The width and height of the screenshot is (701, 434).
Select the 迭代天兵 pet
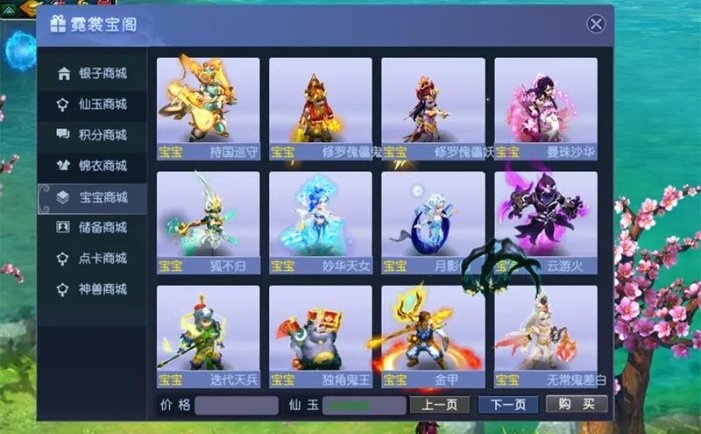[x=208, y=335]
